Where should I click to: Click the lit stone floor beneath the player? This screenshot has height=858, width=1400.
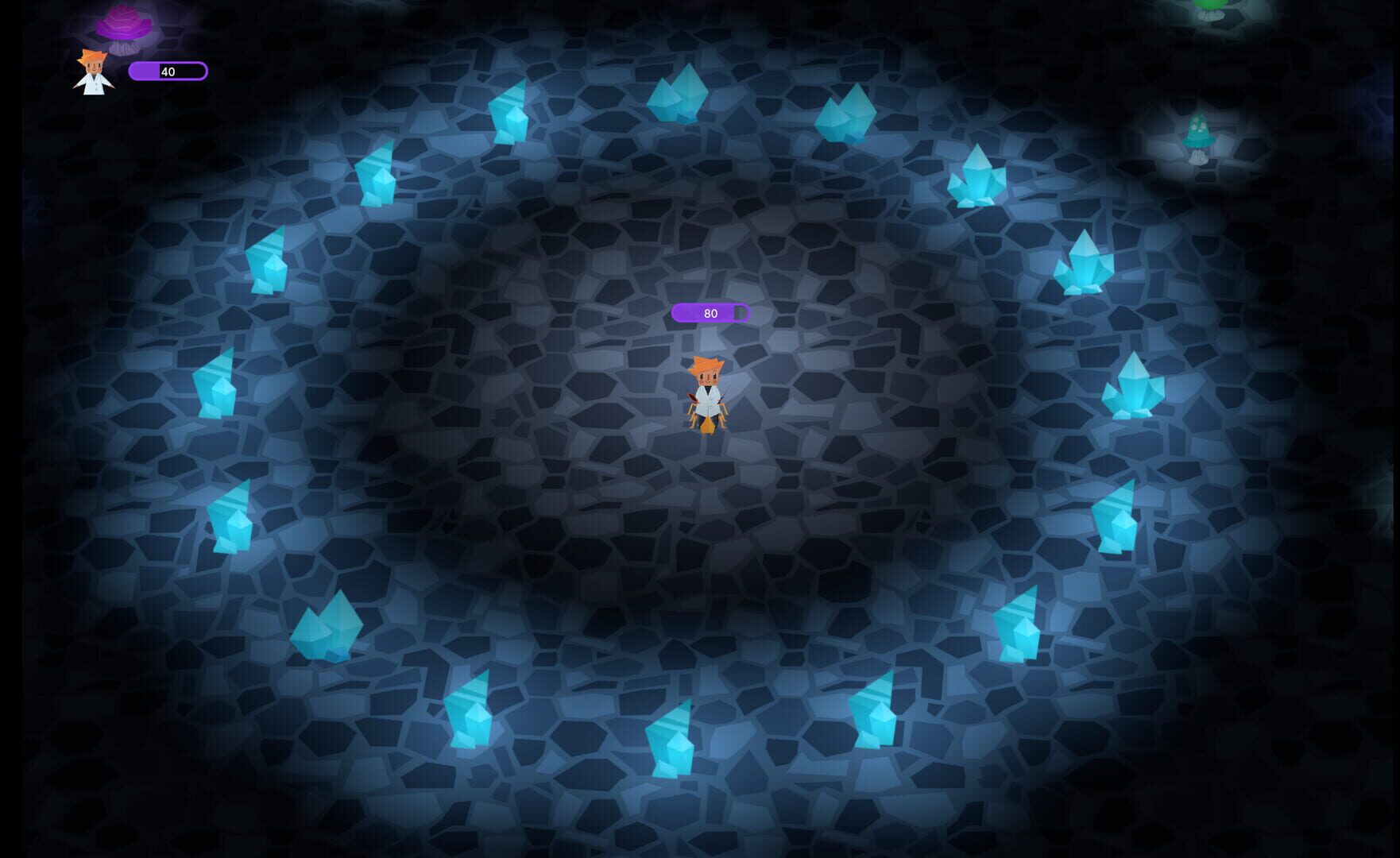707,477
